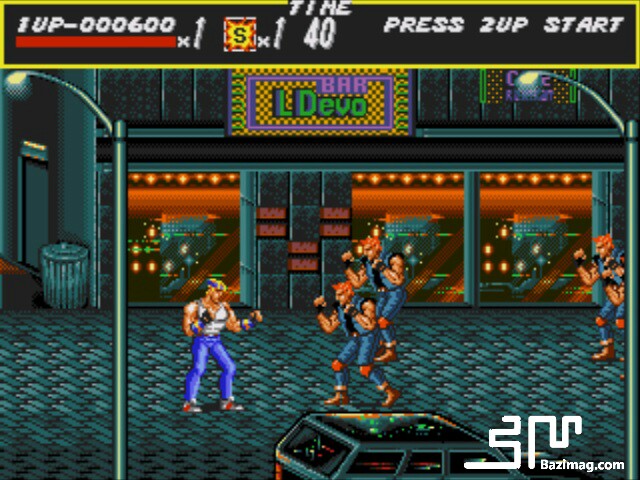Open the BaziMag.com watermark logo
Viewport: 640px width, 480px height.
pos(557,444)
